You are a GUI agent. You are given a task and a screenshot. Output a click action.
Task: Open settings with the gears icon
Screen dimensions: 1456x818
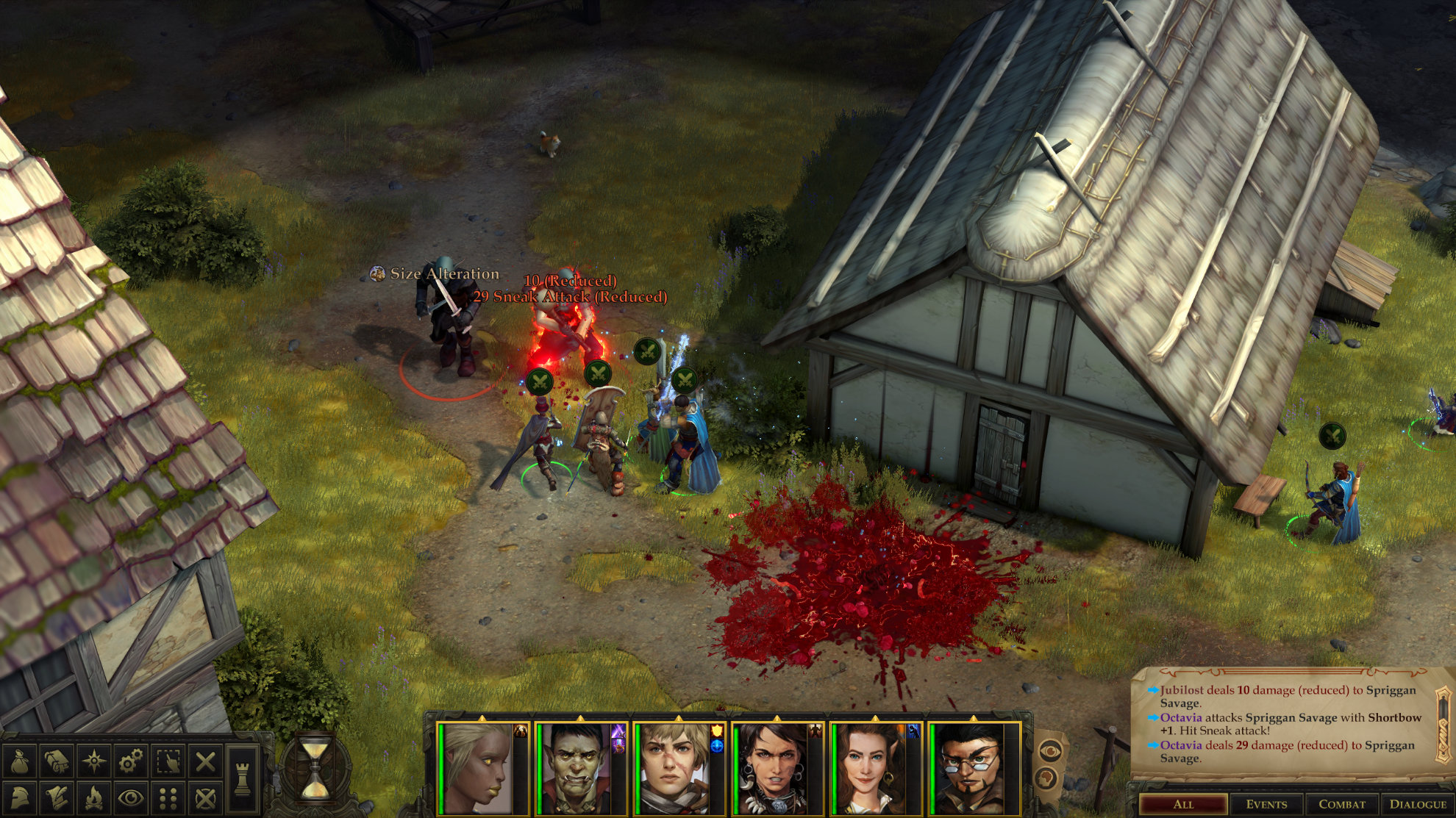(131, 761)
